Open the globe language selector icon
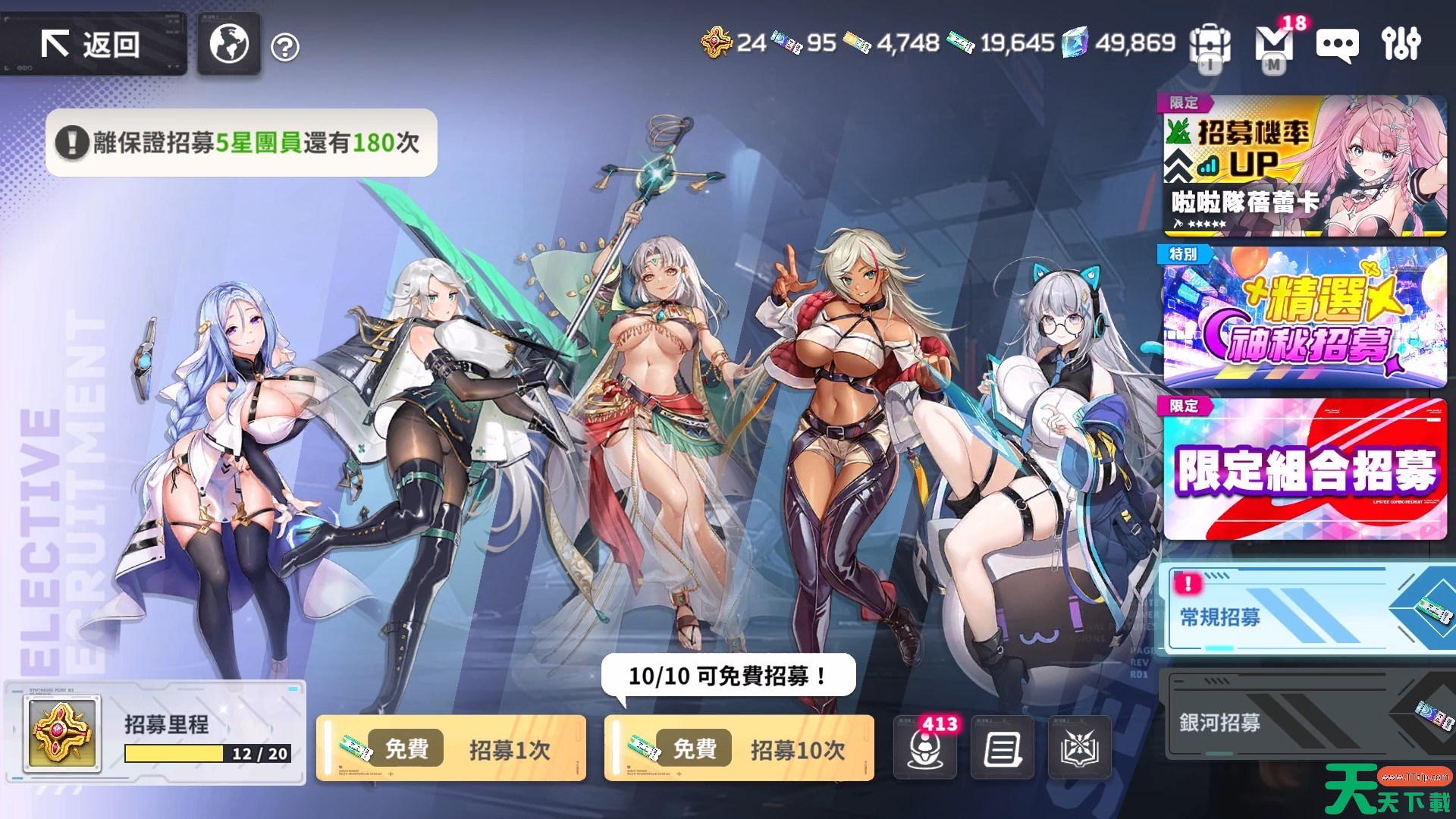1456x819 pixels. pyautogui.click(x=228, y=44)
